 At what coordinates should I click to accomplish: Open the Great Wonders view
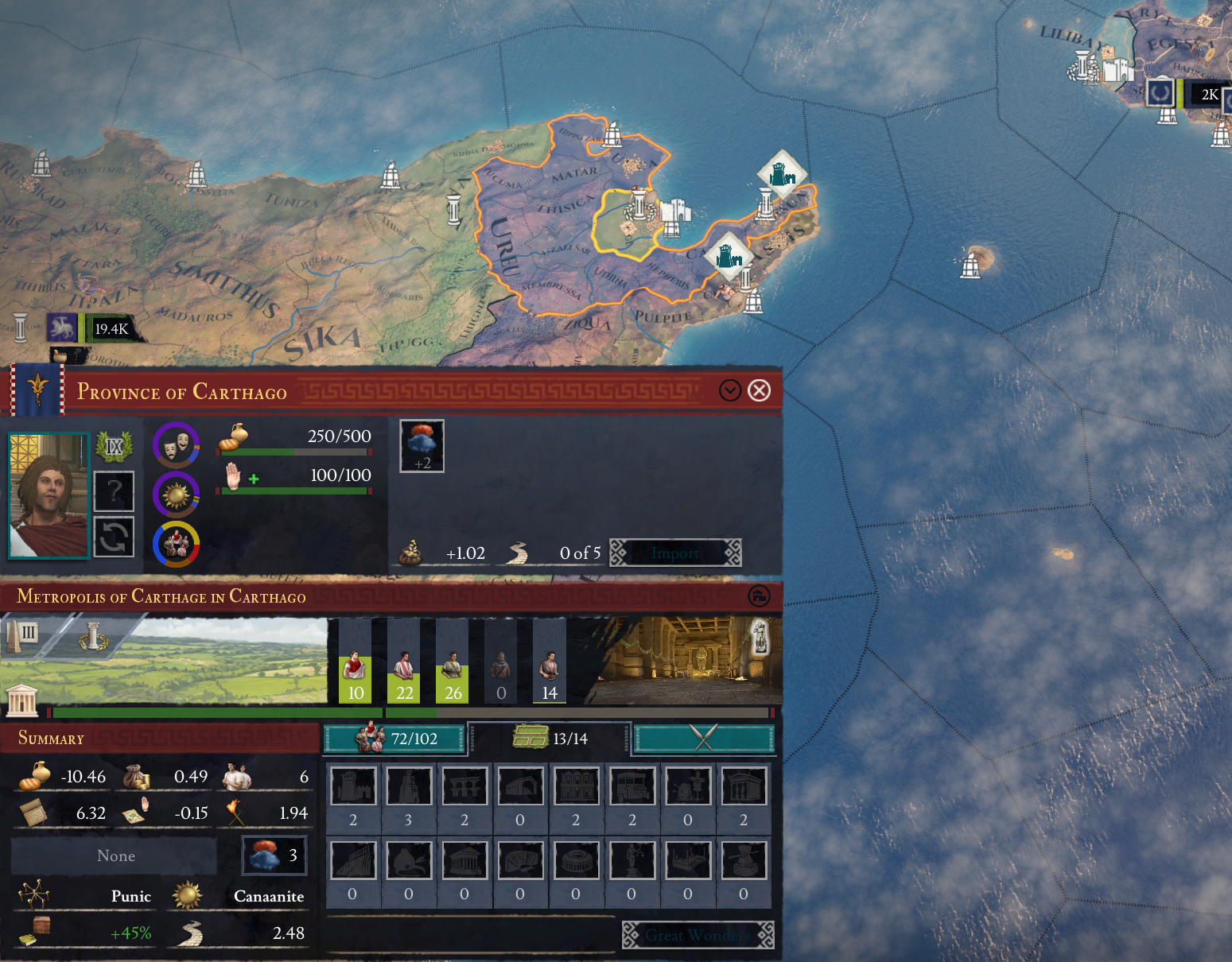point(698,935)
